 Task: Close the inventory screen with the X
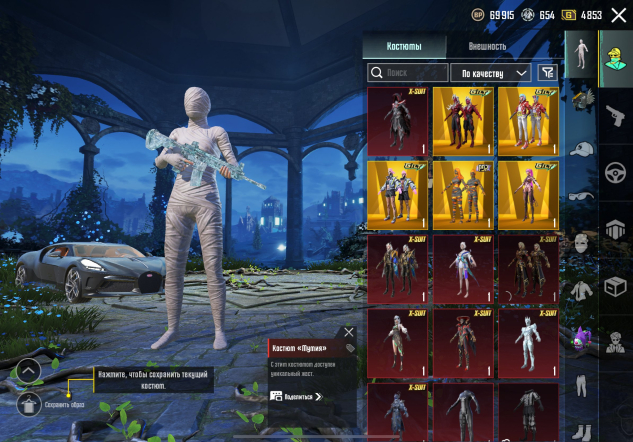click(618, 14)
